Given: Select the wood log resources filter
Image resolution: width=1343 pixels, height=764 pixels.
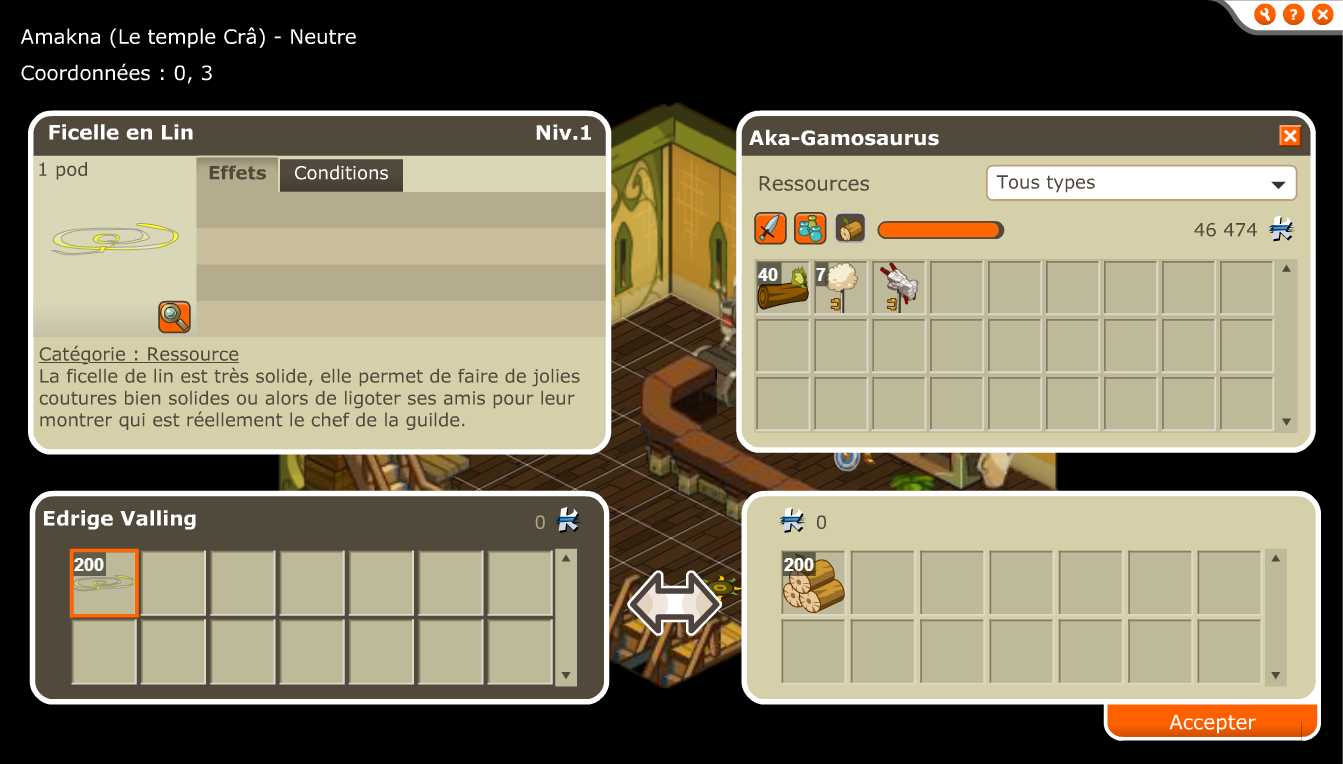Looking at the screenshot, I should 850,229.
